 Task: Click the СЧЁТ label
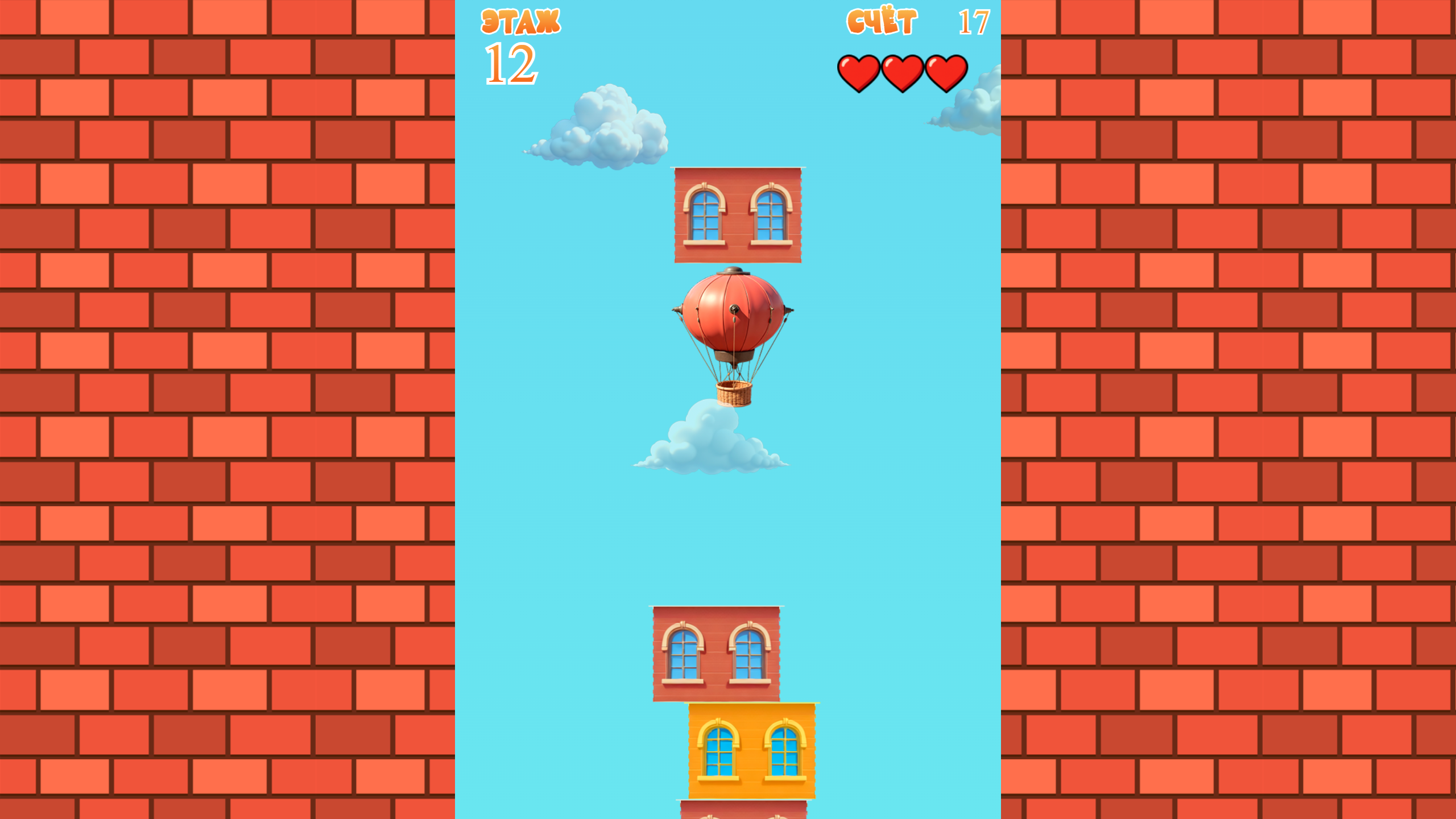pyautogui.click(x=882, y=20)
